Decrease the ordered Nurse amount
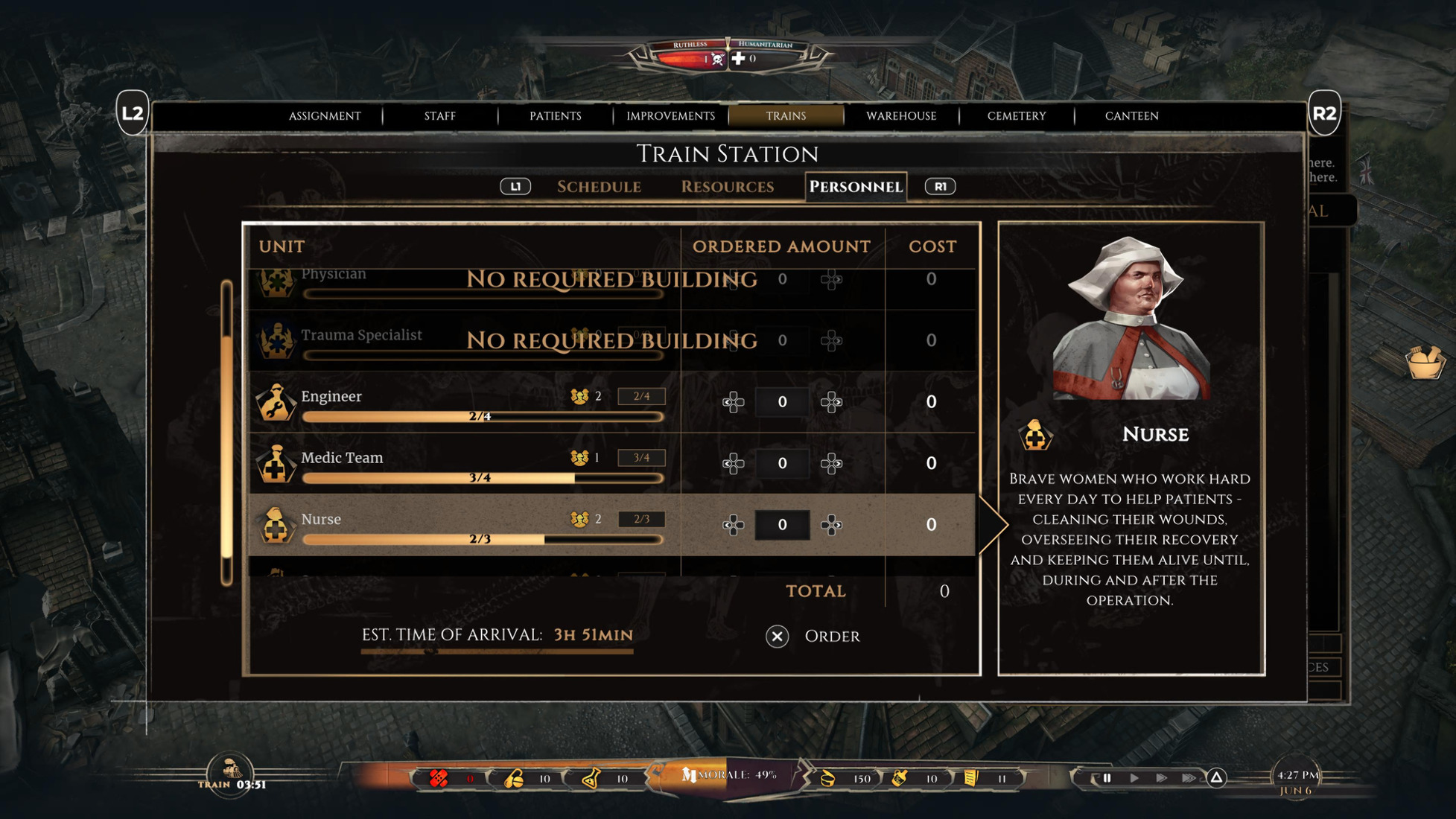Screen dimensions: 1456x819 pyautogui.click(x=734, y=525)
